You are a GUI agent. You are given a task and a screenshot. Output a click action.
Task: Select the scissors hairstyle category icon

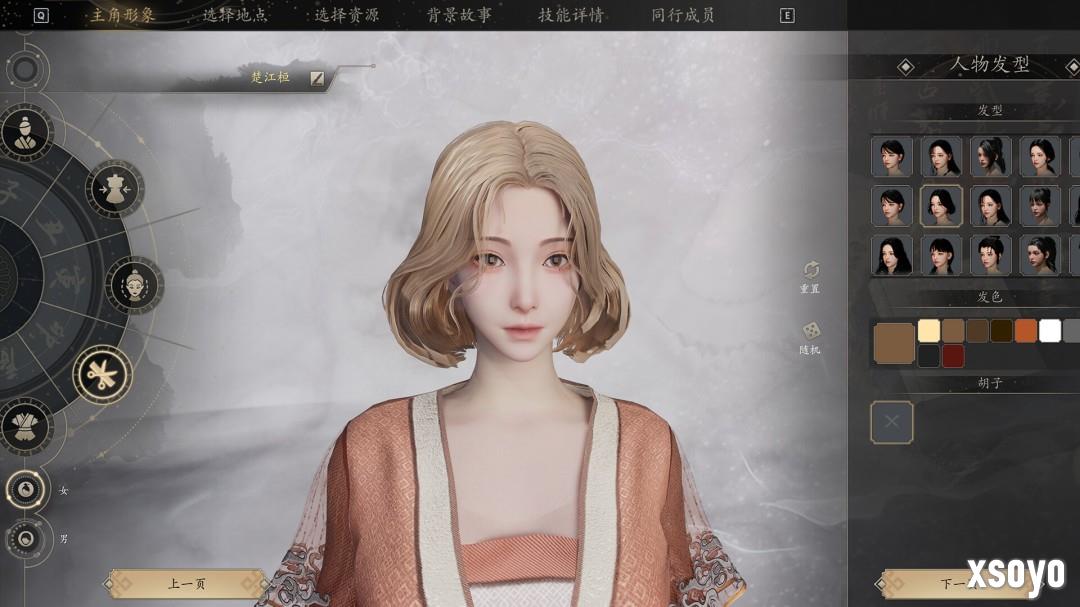(x=102, y=375)
